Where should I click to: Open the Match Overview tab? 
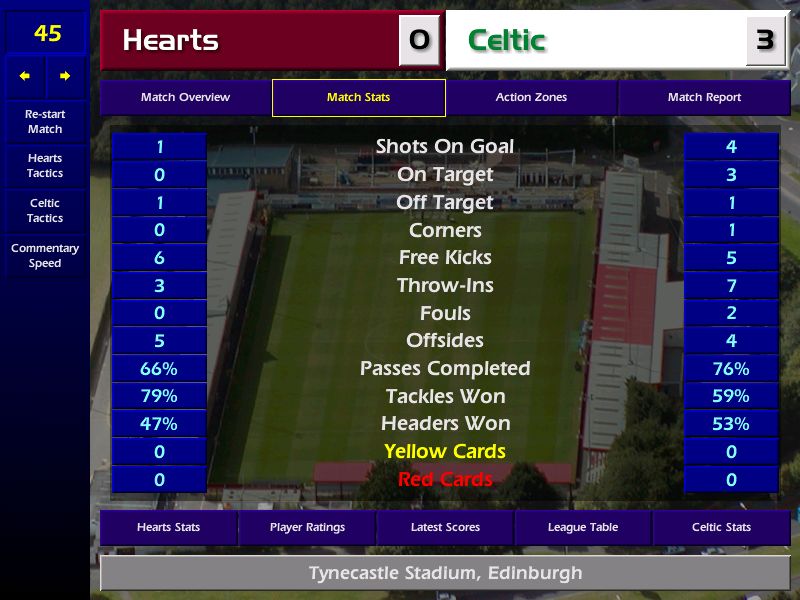coord(185,98)
